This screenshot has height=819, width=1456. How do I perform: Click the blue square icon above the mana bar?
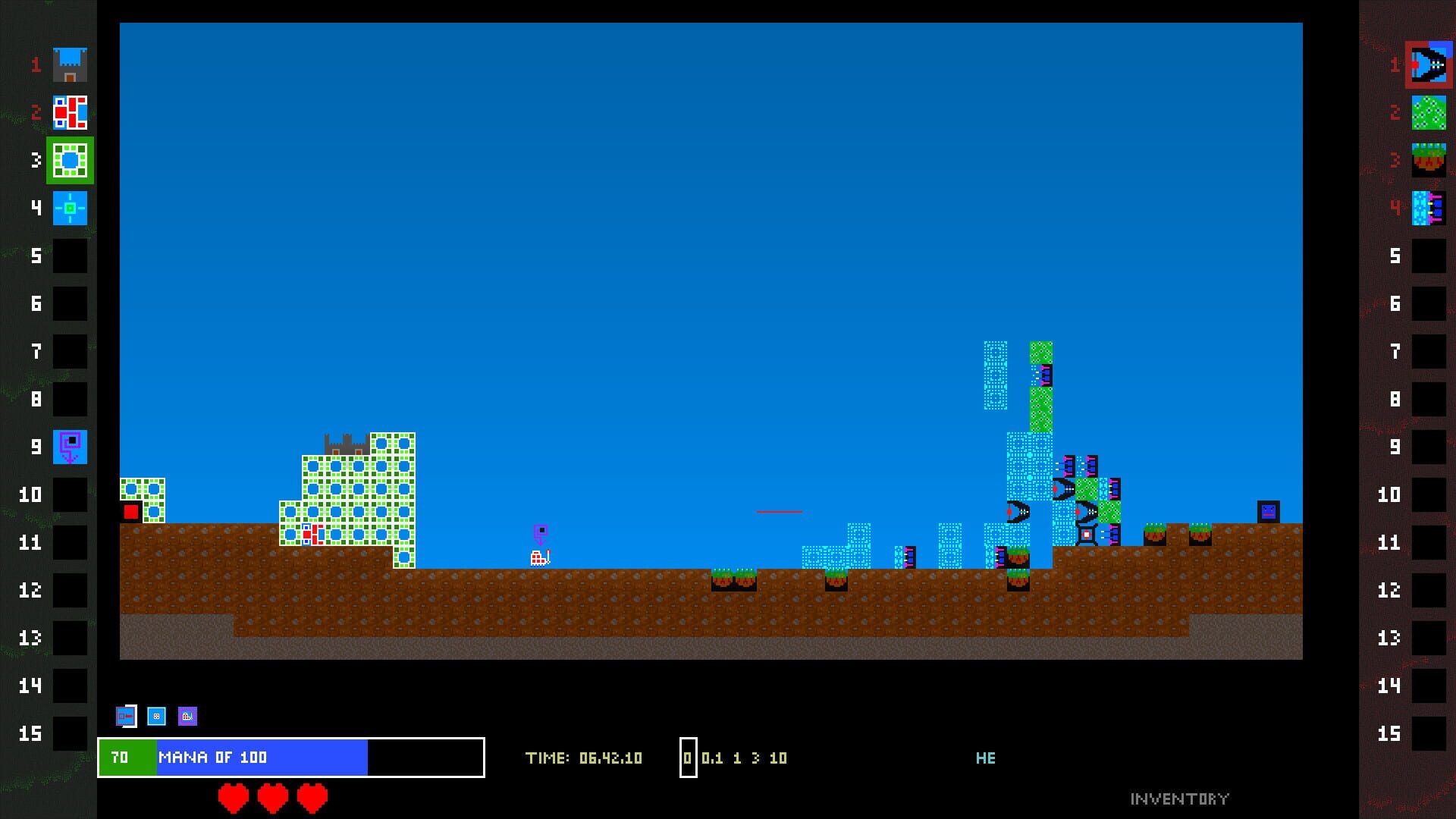pyautogui.click(x=157, y=714)
